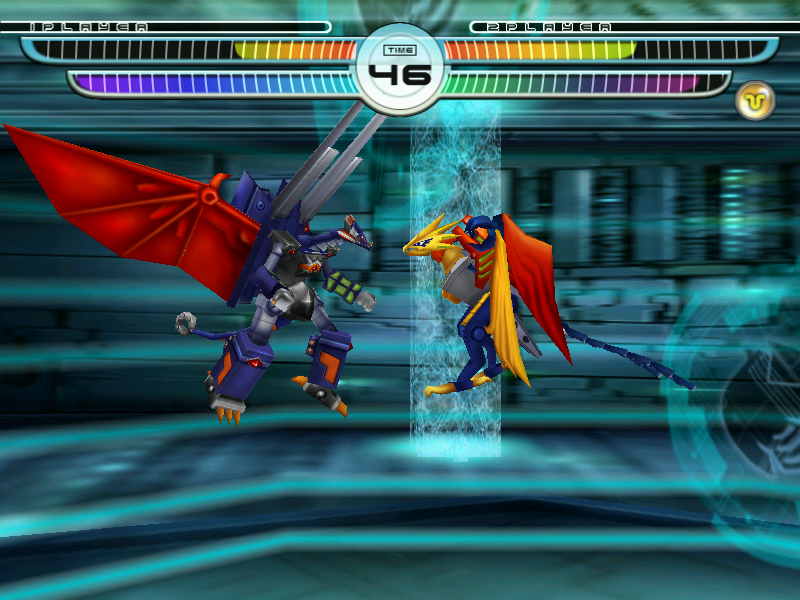This screenshot has width=800, height=600.
Task: Click the gold emblem token icon
Action: tap(755, 100)
